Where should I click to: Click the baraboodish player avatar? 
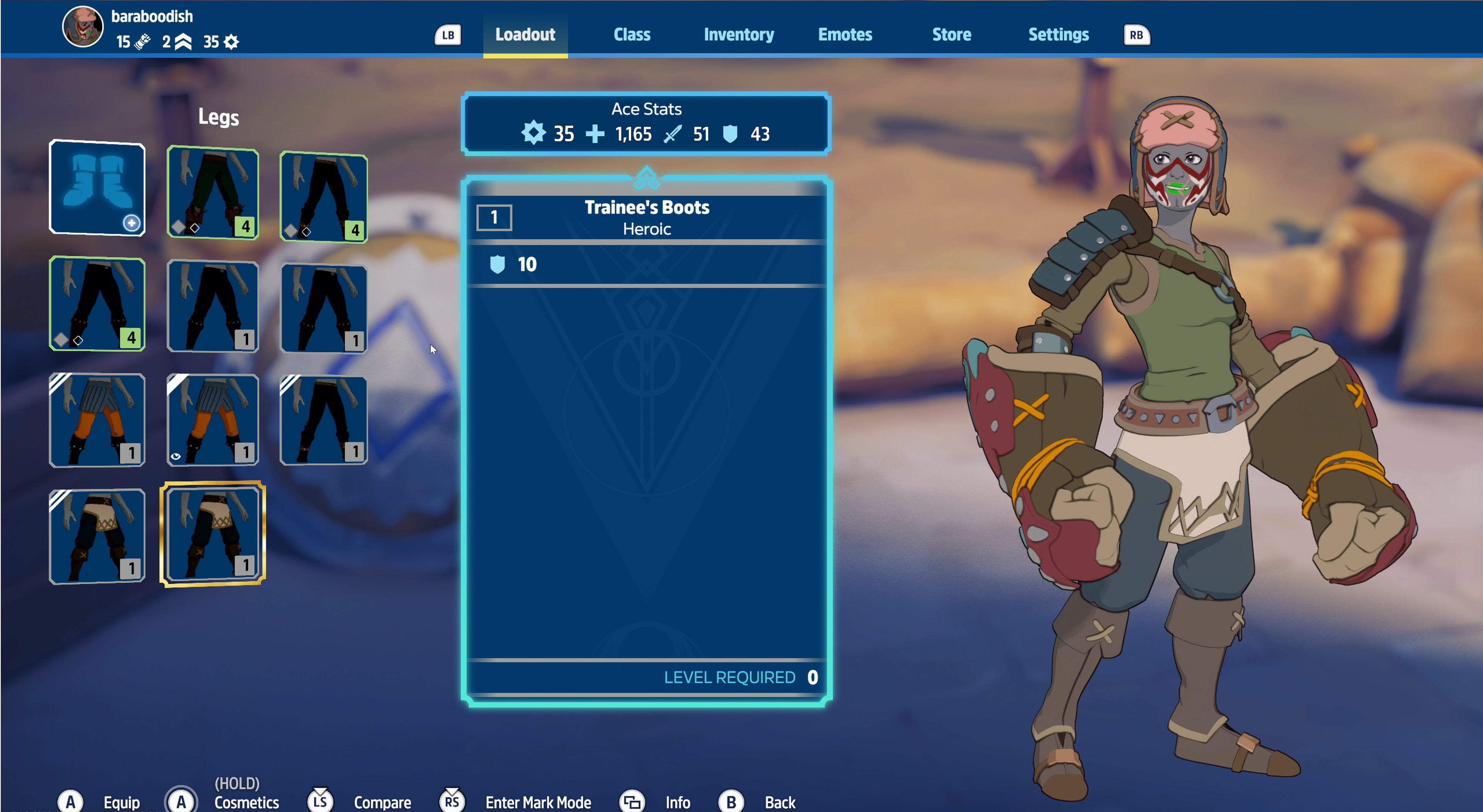point(82,27)
